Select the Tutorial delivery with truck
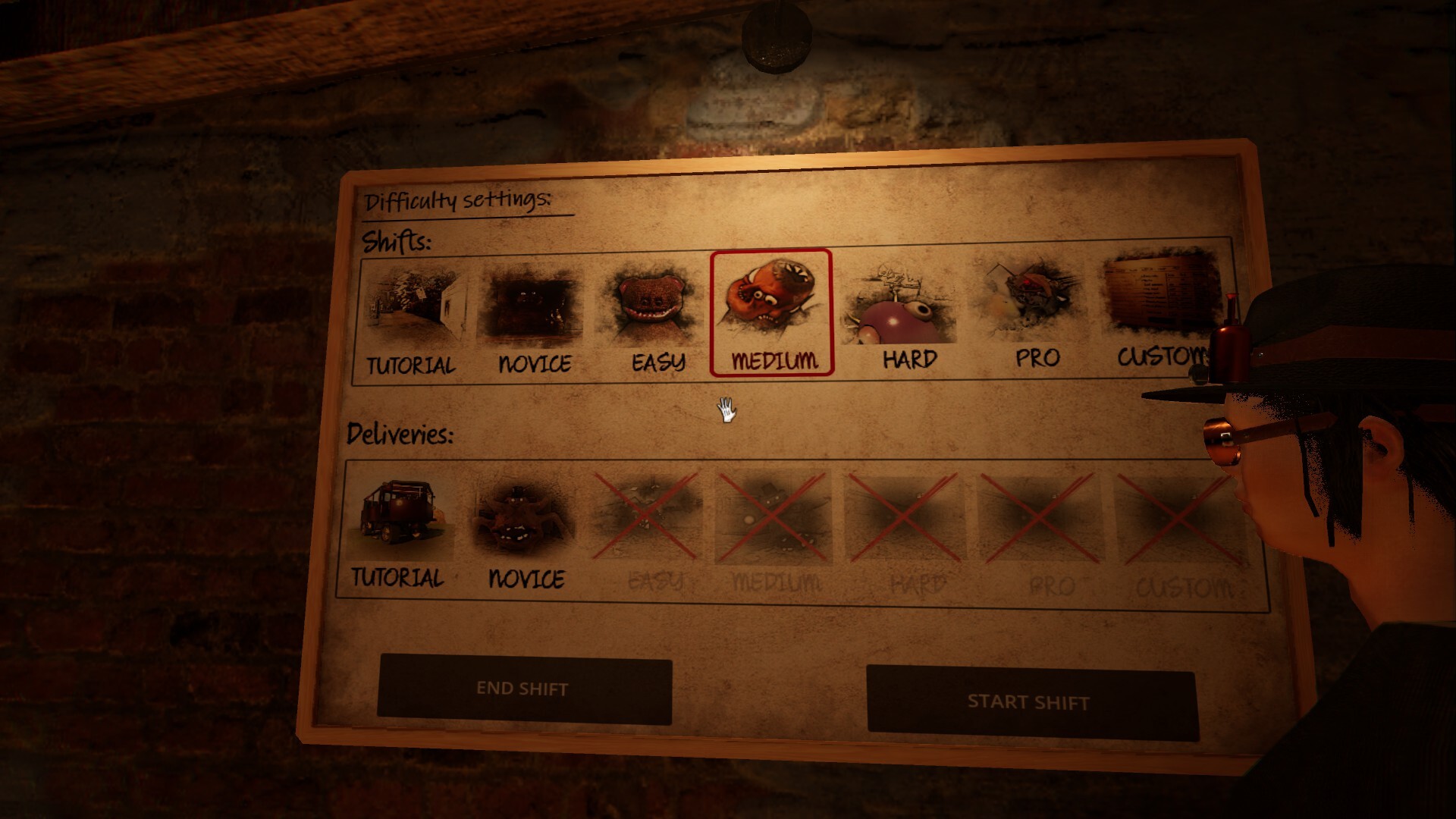 pyautogui.click(x=398, y=531)
